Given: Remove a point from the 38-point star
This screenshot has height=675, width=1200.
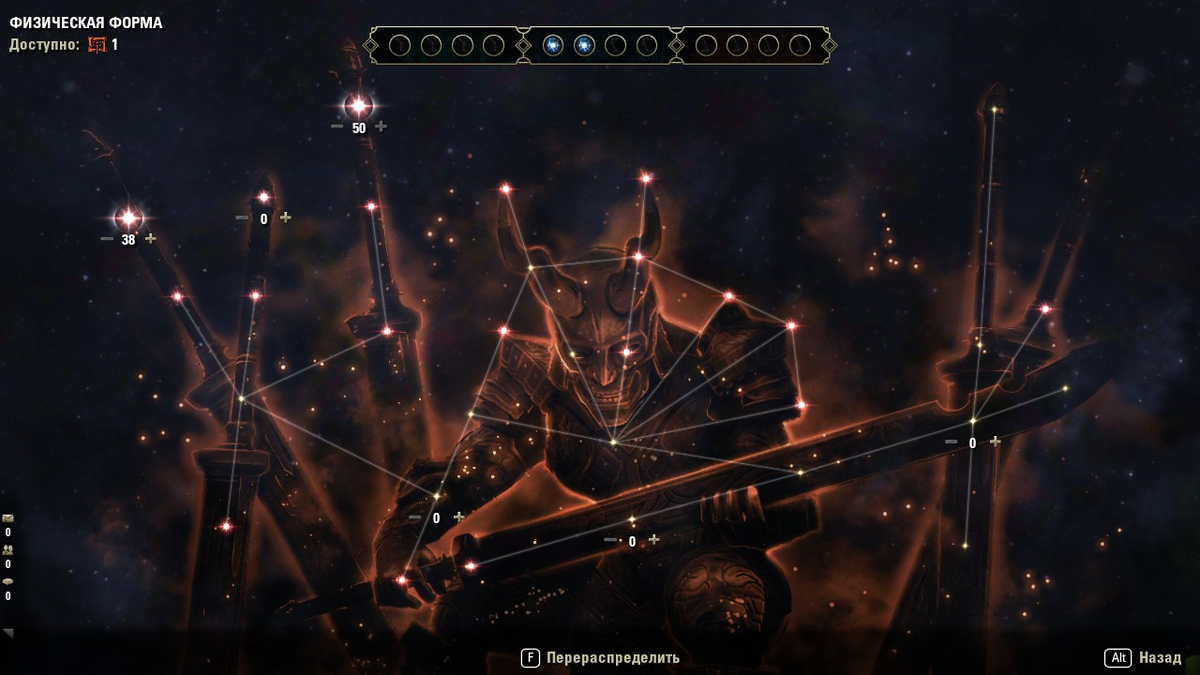Looking at the screenshot, I should 107,239.
